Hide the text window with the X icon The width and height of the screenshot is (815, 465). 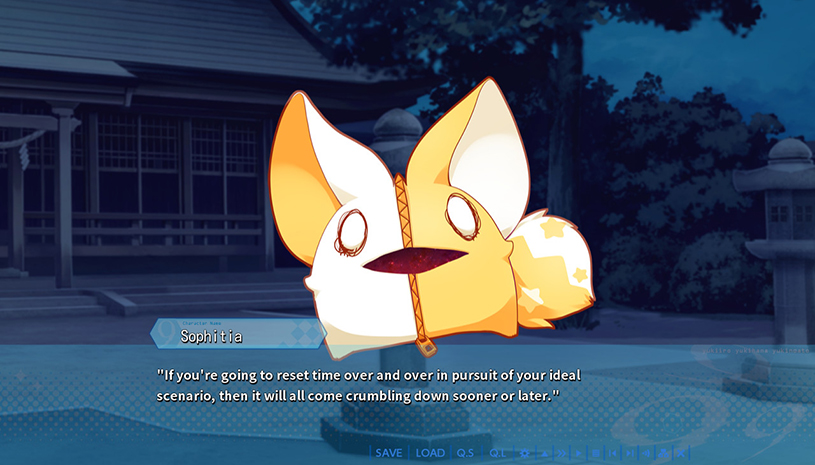point(681,453)
